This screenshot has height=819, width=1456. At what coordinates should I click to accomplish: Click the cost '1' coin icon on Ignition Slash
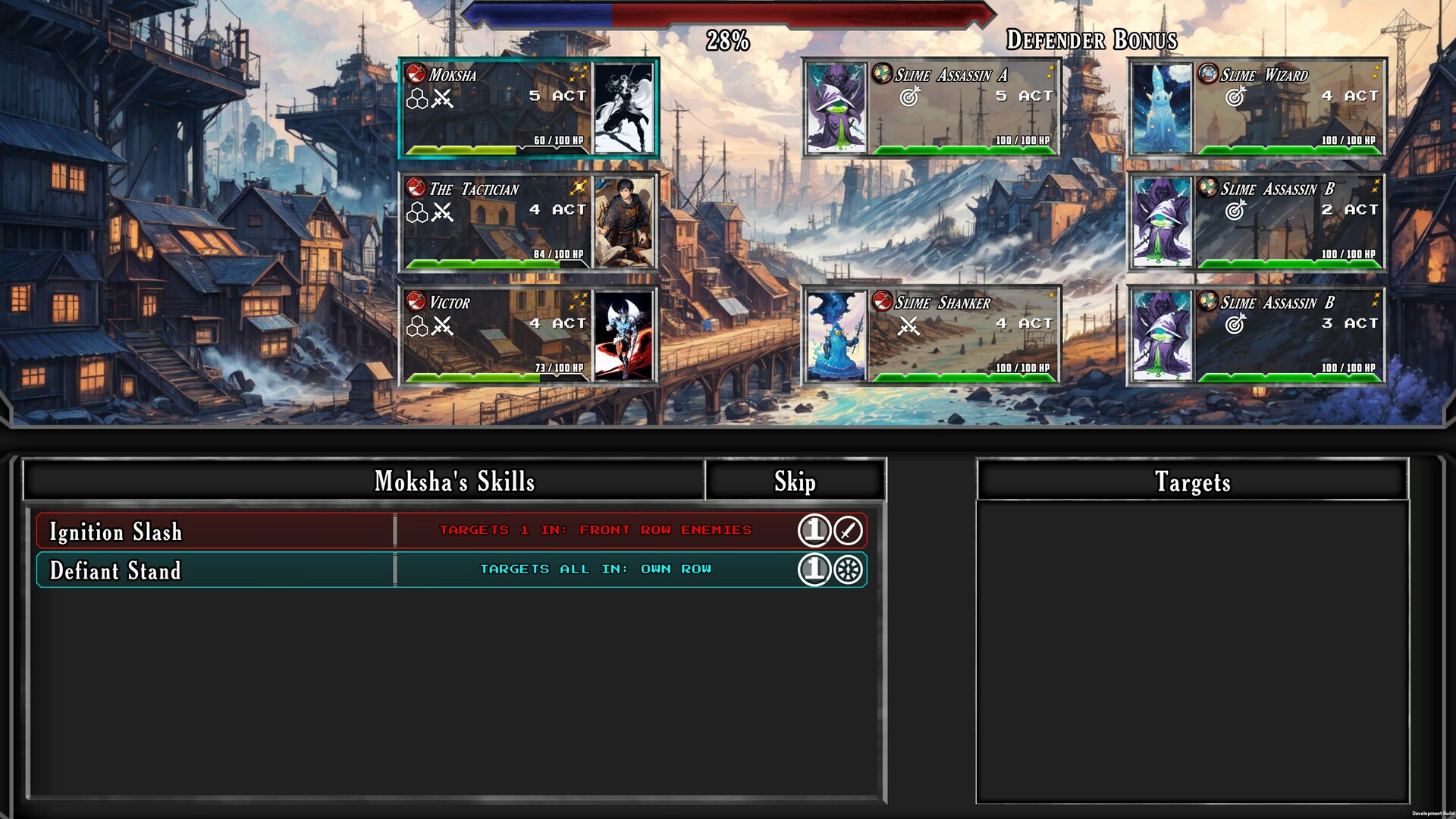pos(816,530)
